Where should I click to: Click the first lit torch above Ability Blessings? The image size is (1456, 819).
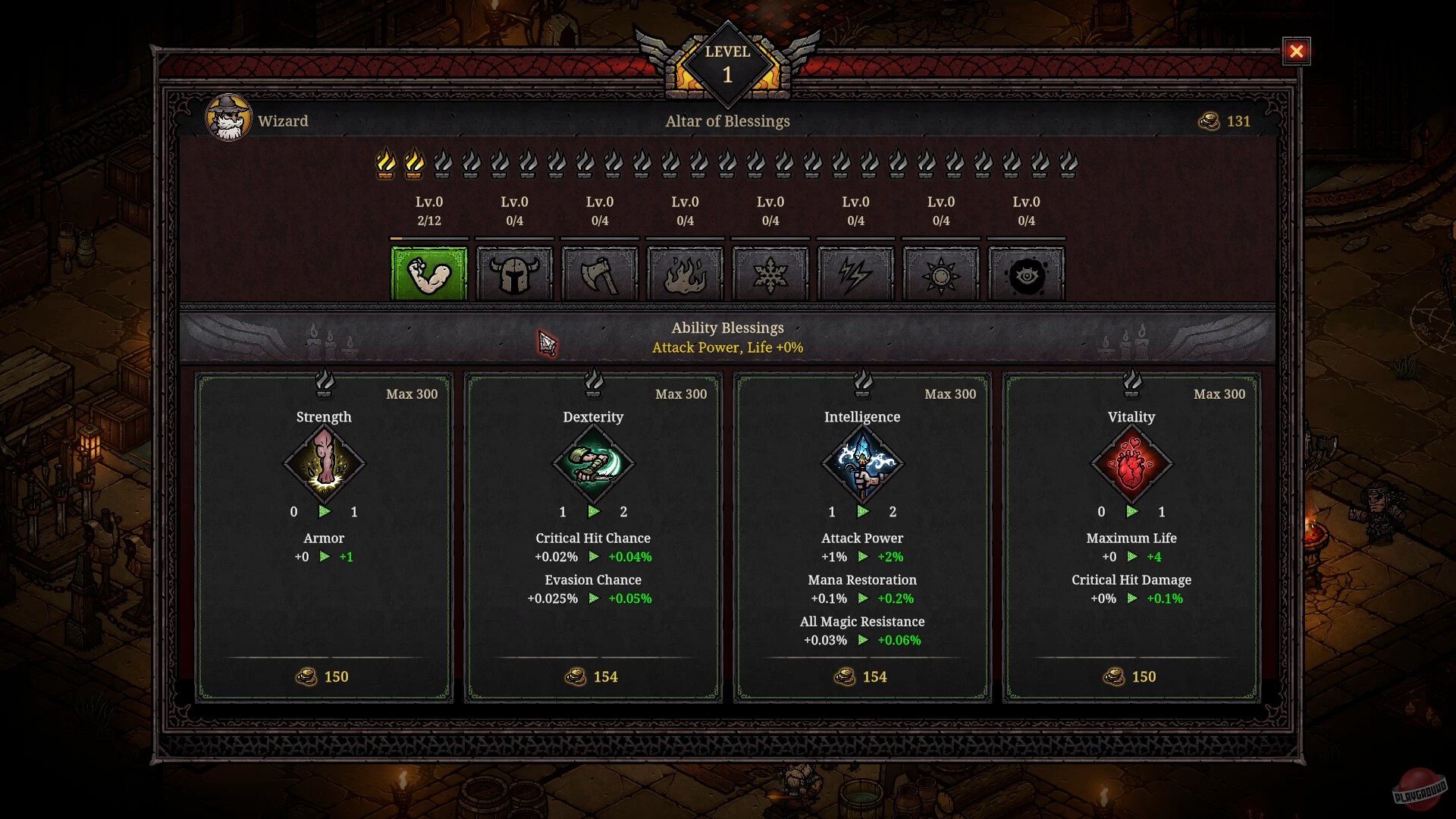tap(387, 163)
